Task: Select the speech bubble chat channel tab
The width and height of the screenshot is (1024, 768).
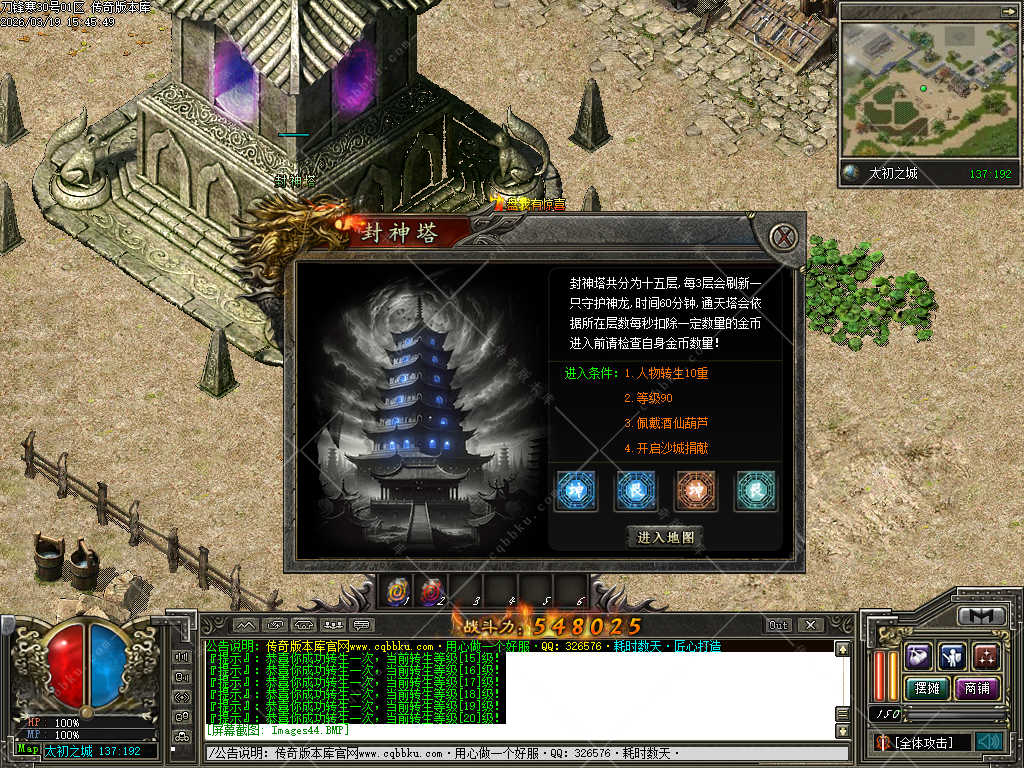Action: pyautogui.click(x=362, y=625)
